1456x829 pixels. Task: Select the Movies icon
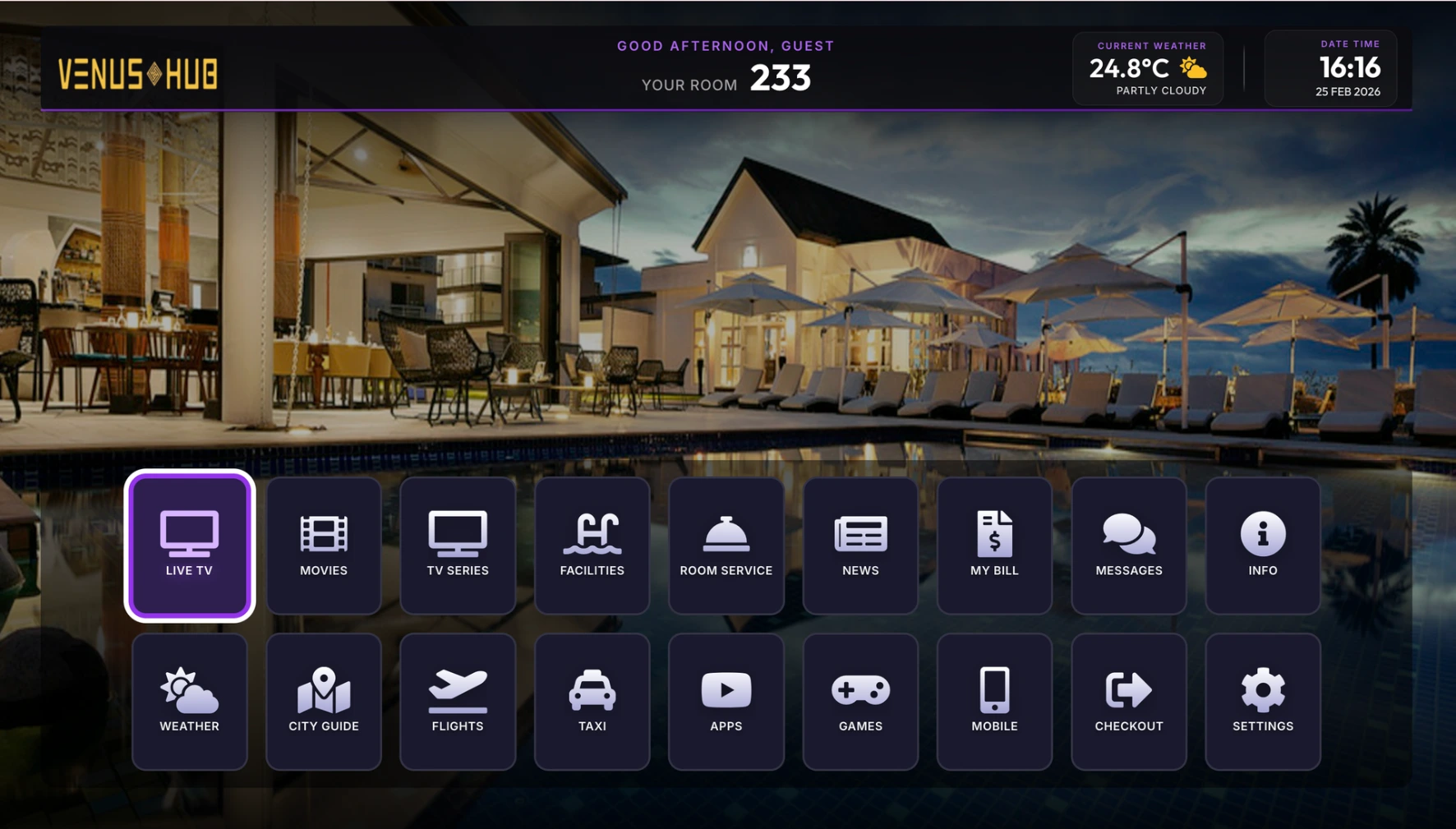324,545
